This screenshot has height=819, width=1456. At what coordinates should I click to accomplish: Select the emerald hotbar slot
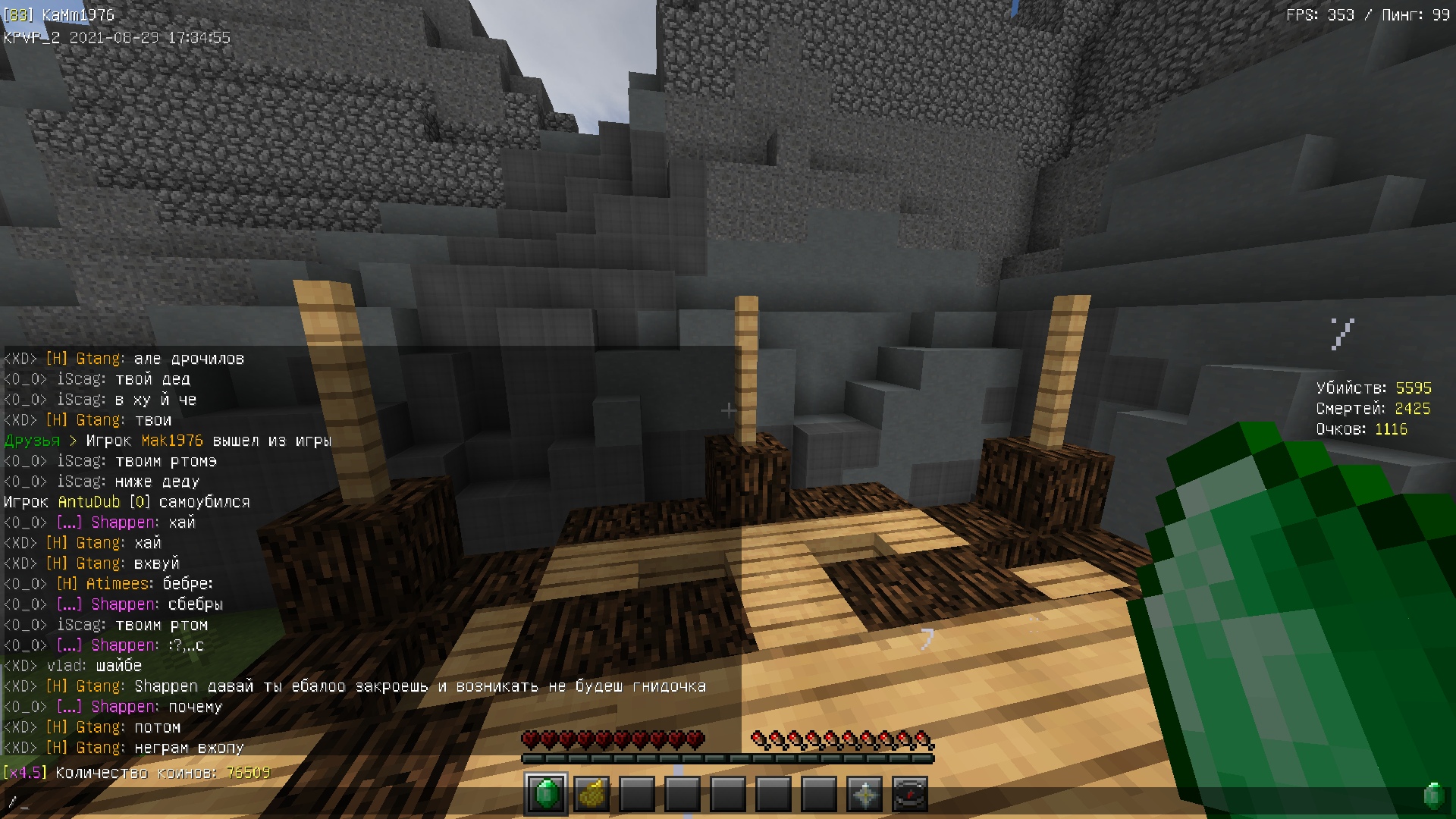(x=546, y=794)
